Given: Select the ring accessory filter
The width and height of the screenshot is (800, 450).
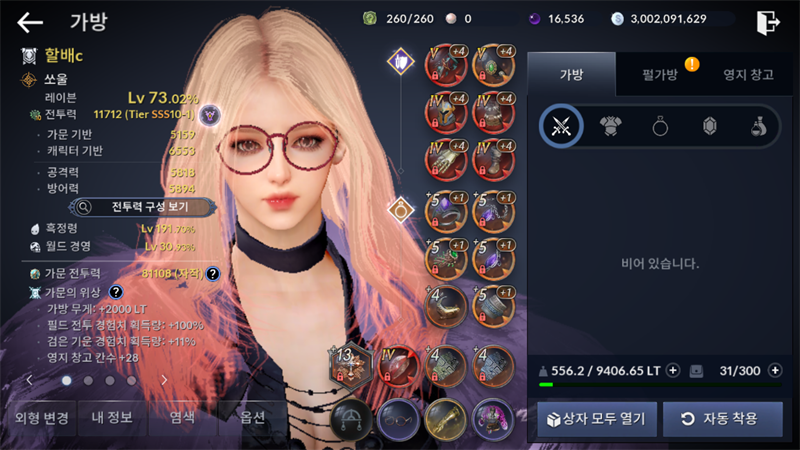Looking at the screenshot, I should (660, 126).
